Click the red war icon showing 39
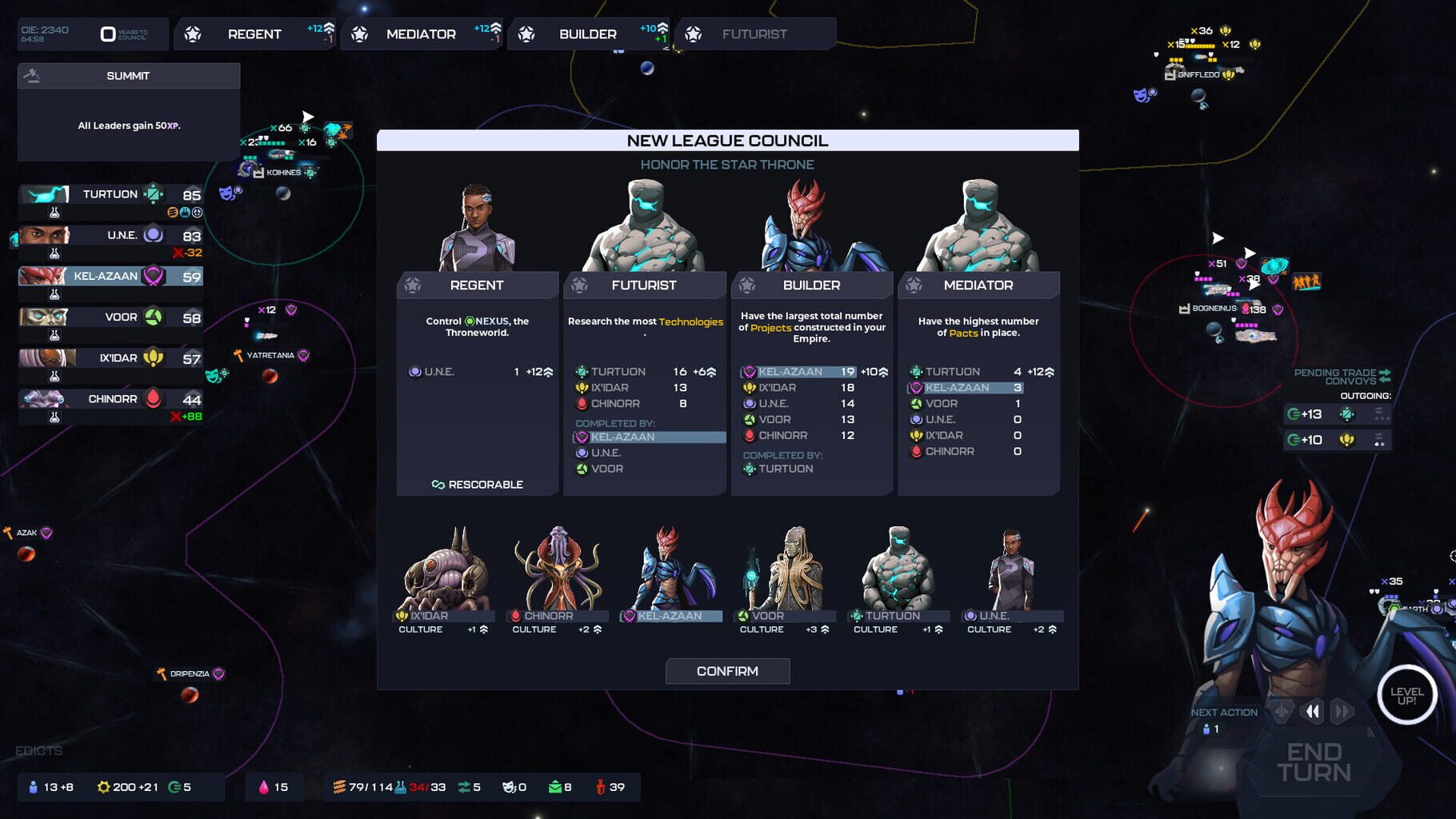This screenshot has height=819, width=1456. tap(600, 787)
